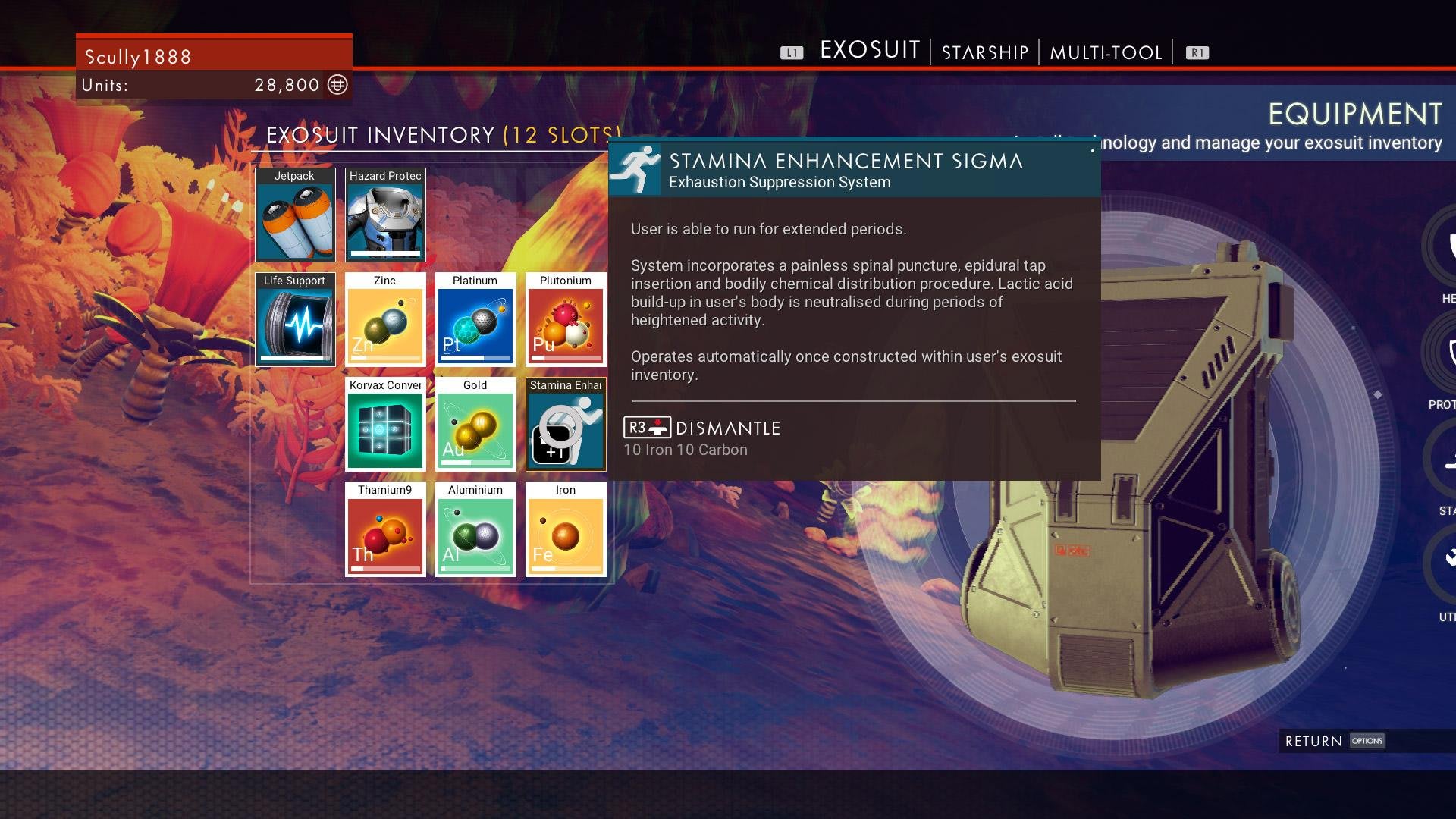
Task: Select the Jetpack inventory slot
Action: coord(295,215)
